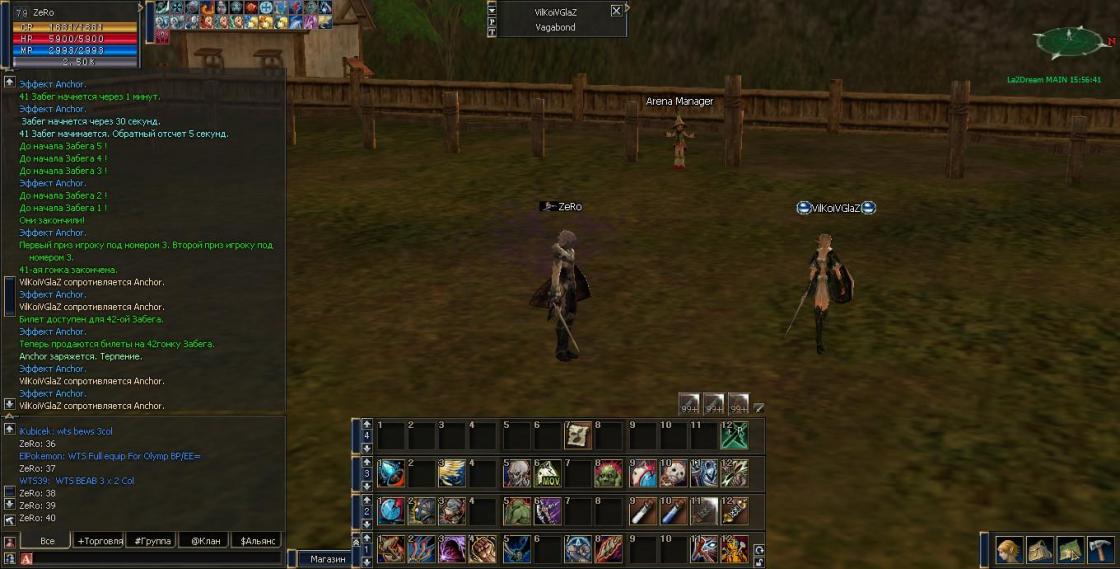
Task: Open the $Альянс chat tab
Action: (x=257, y=541)
